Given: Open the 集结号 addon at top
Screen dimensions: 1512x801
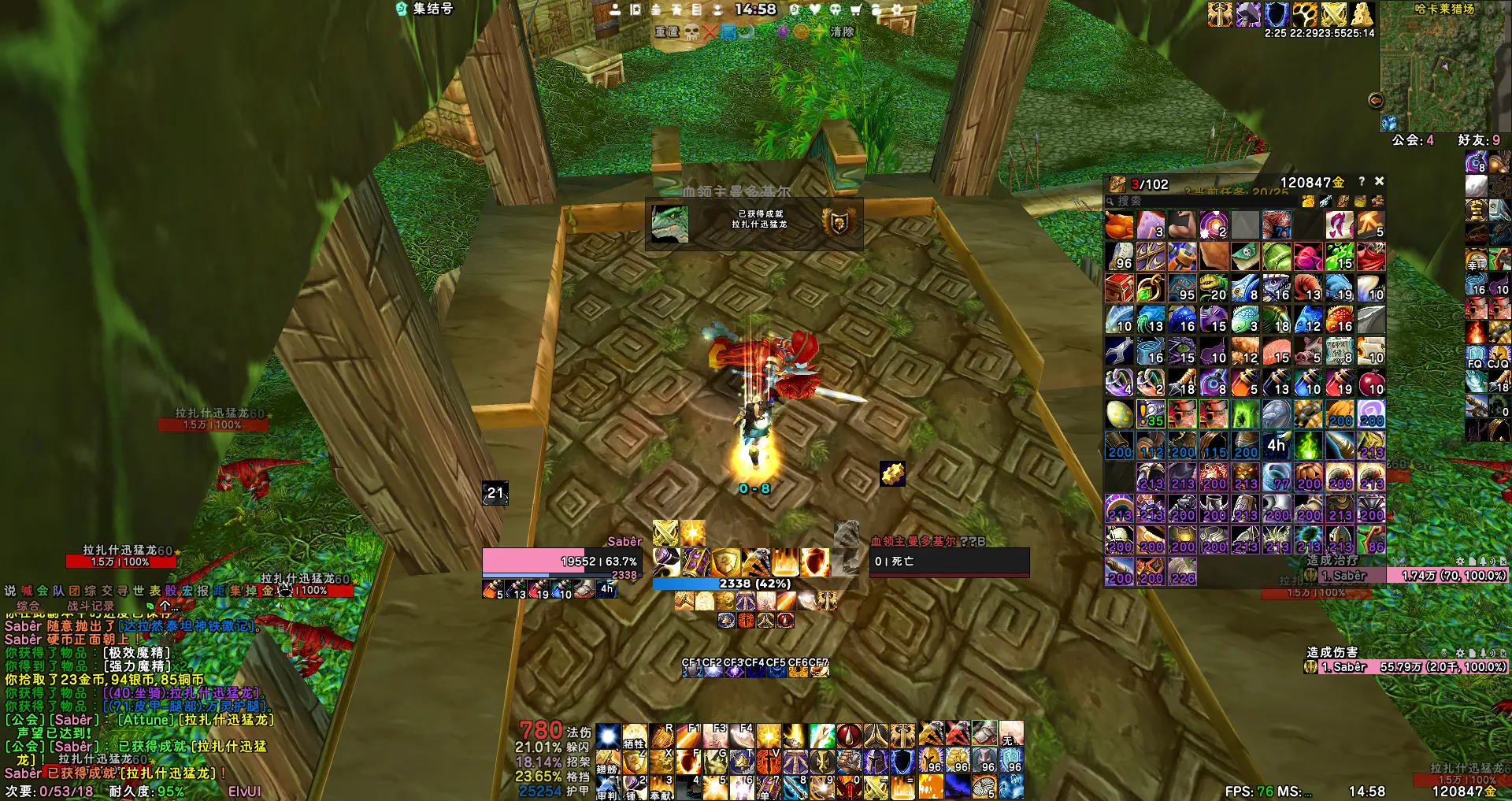Looking at the screenshot, I should pos(425,9).
